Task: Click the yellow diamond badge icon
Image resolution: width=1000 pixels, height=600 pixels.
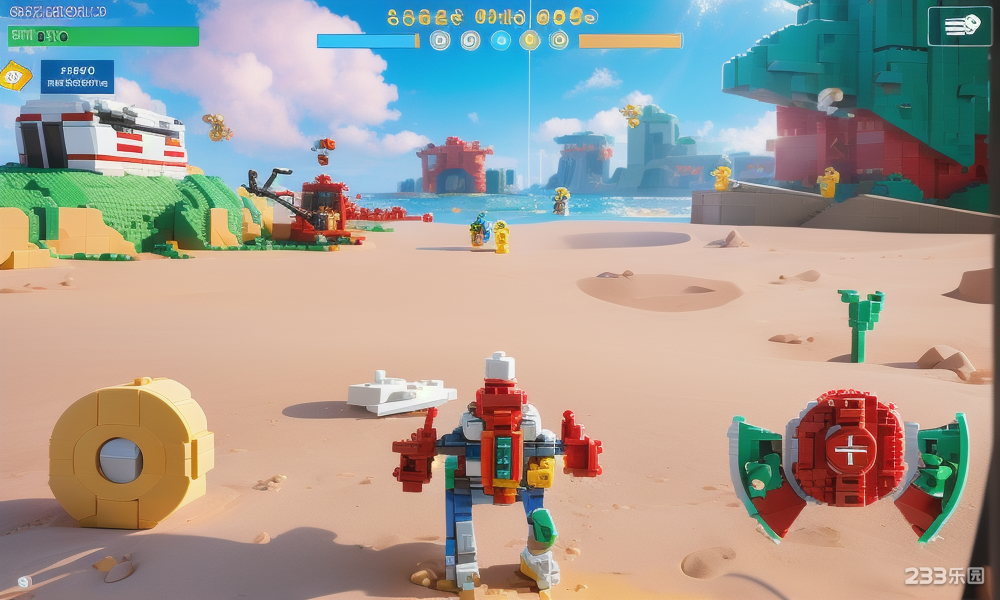Action: pos(14,75)
